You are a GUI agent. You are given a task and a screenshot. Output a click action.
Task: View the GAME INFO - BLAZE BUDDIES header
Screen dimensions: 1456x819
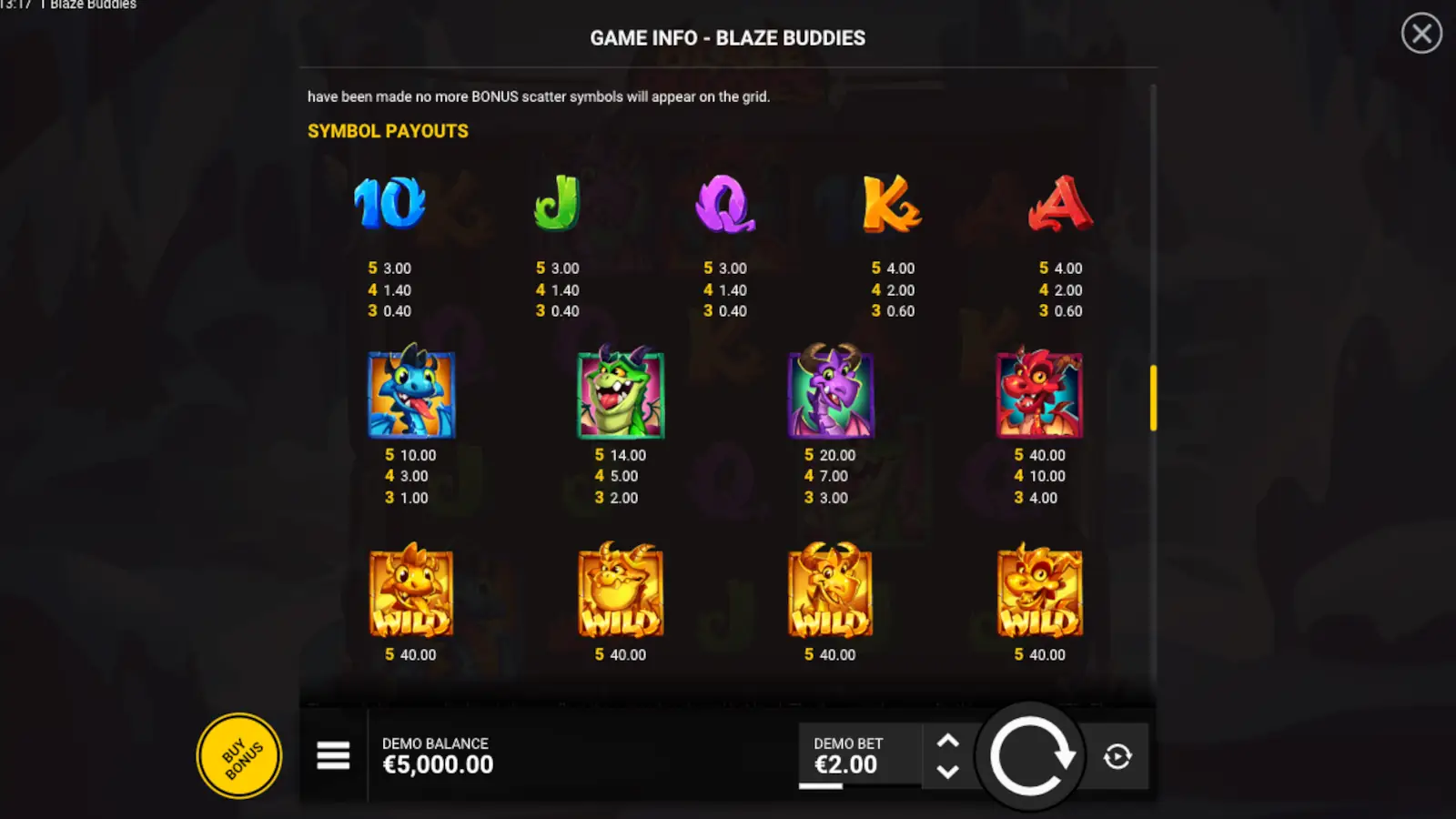727,38
